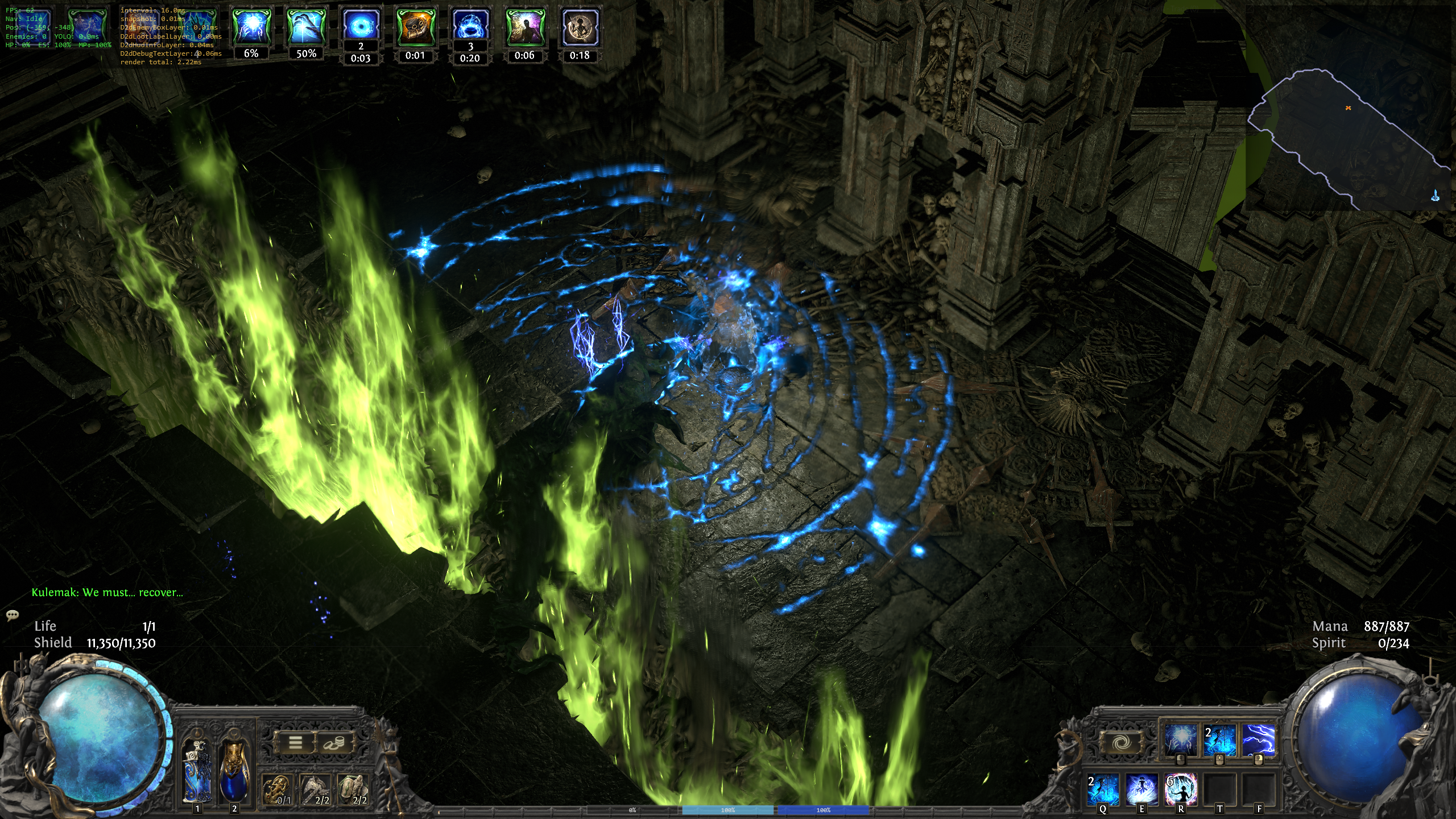Activate the lightning bolt skill

tap(1258, 739)
